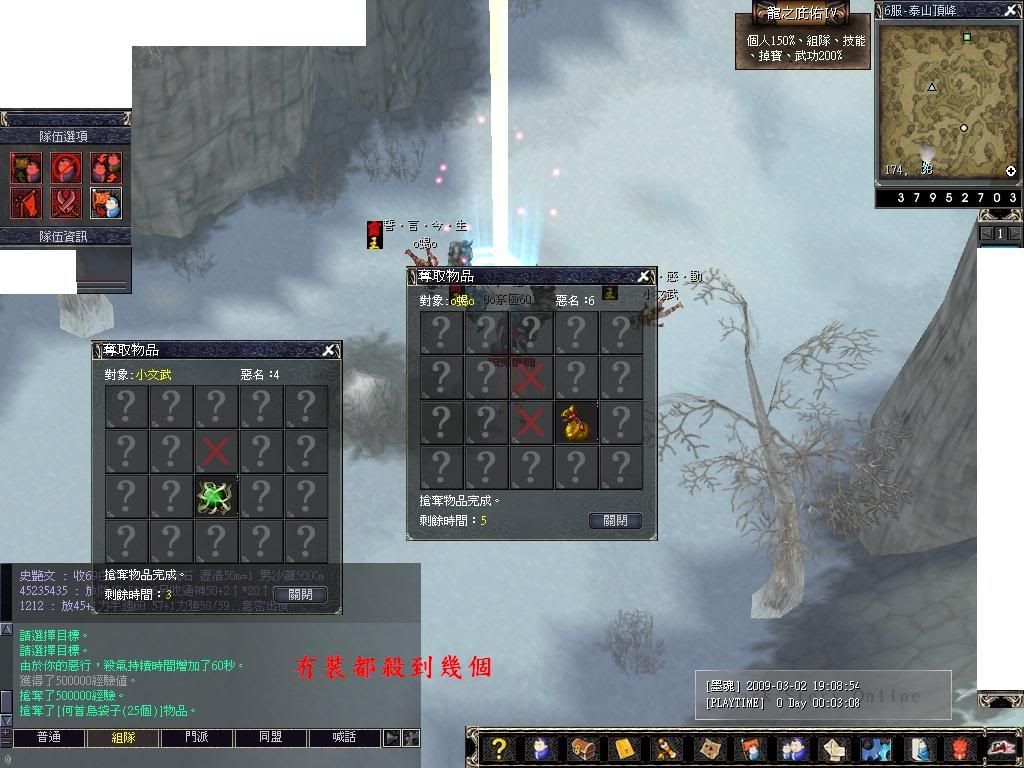Viewport: 1024px width, 768px height.
Task: Switch chat to the 組隊 channel
Action: (122, 738)
